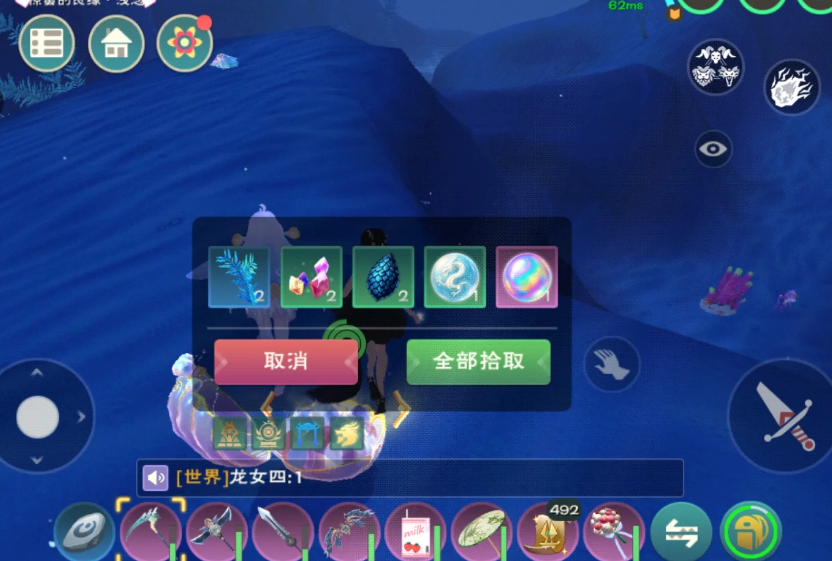This screenshot has height=561, width=832.
Task: Select the milk carton hotbar item
Action: [x=416, y=532]
